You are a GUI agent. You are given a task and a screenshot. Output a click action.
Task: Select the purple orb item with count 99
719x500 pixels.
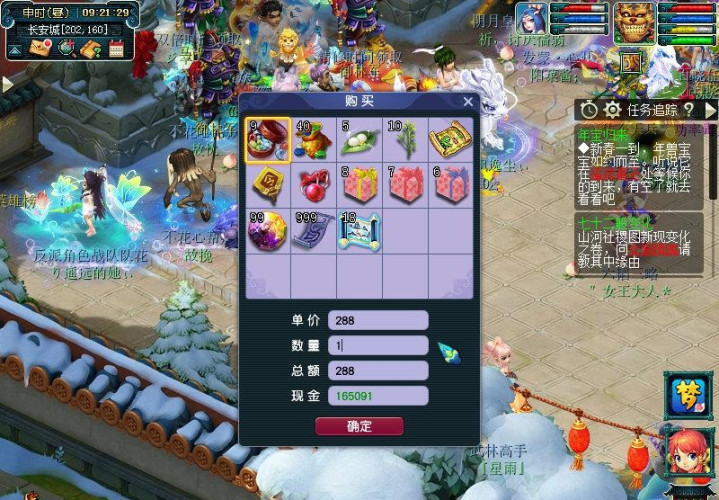pos(268,231)
